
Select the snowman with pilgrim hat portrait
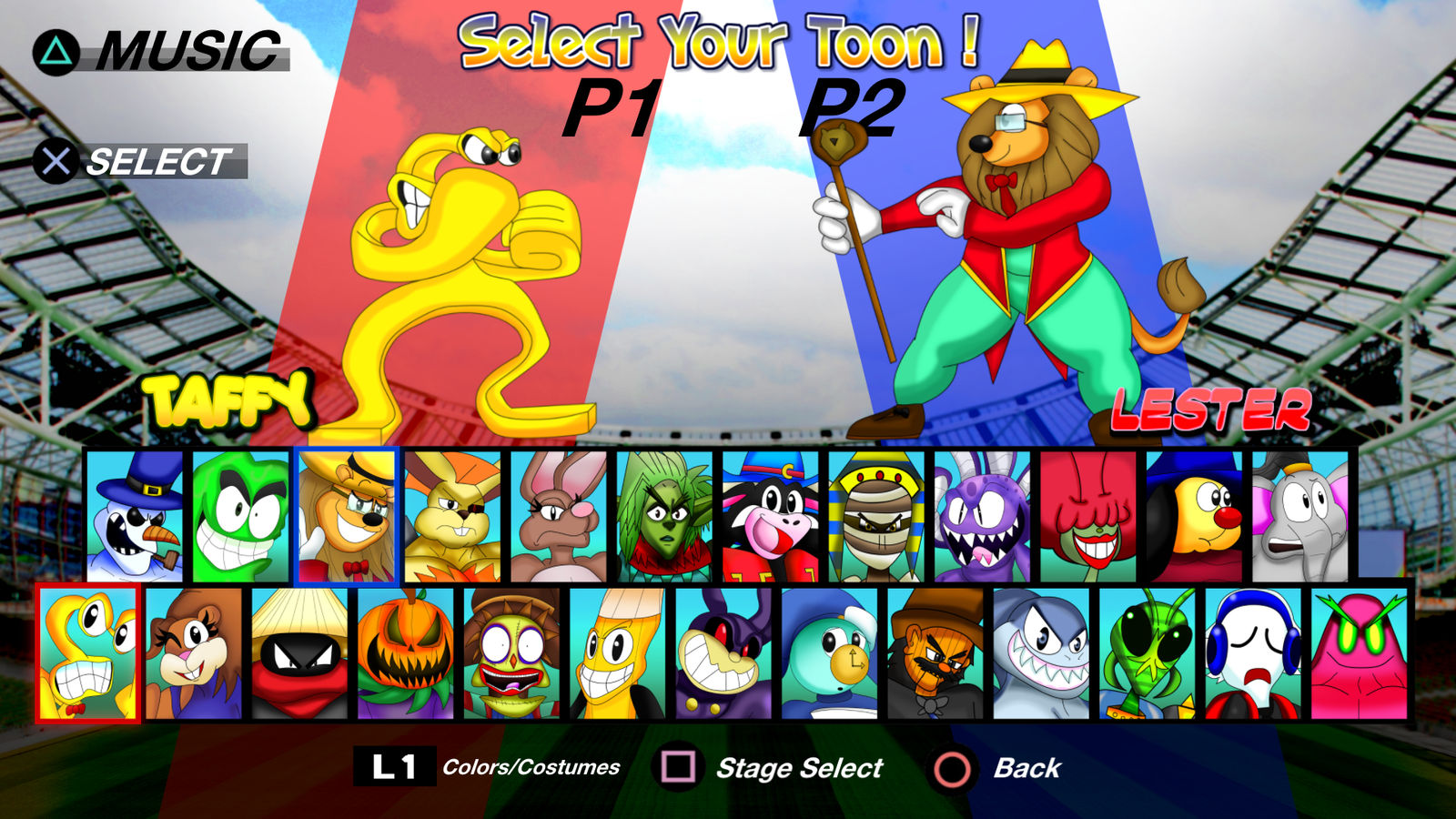click(x=135, y=514)
